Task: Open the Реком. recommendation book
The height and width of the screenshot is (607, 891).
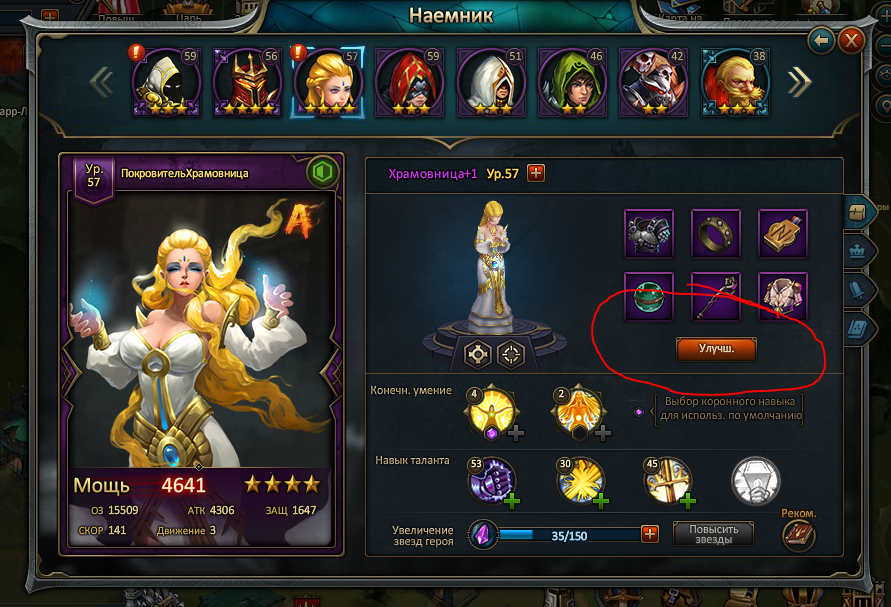Action: pyautogui.click(x=798, y=536)
